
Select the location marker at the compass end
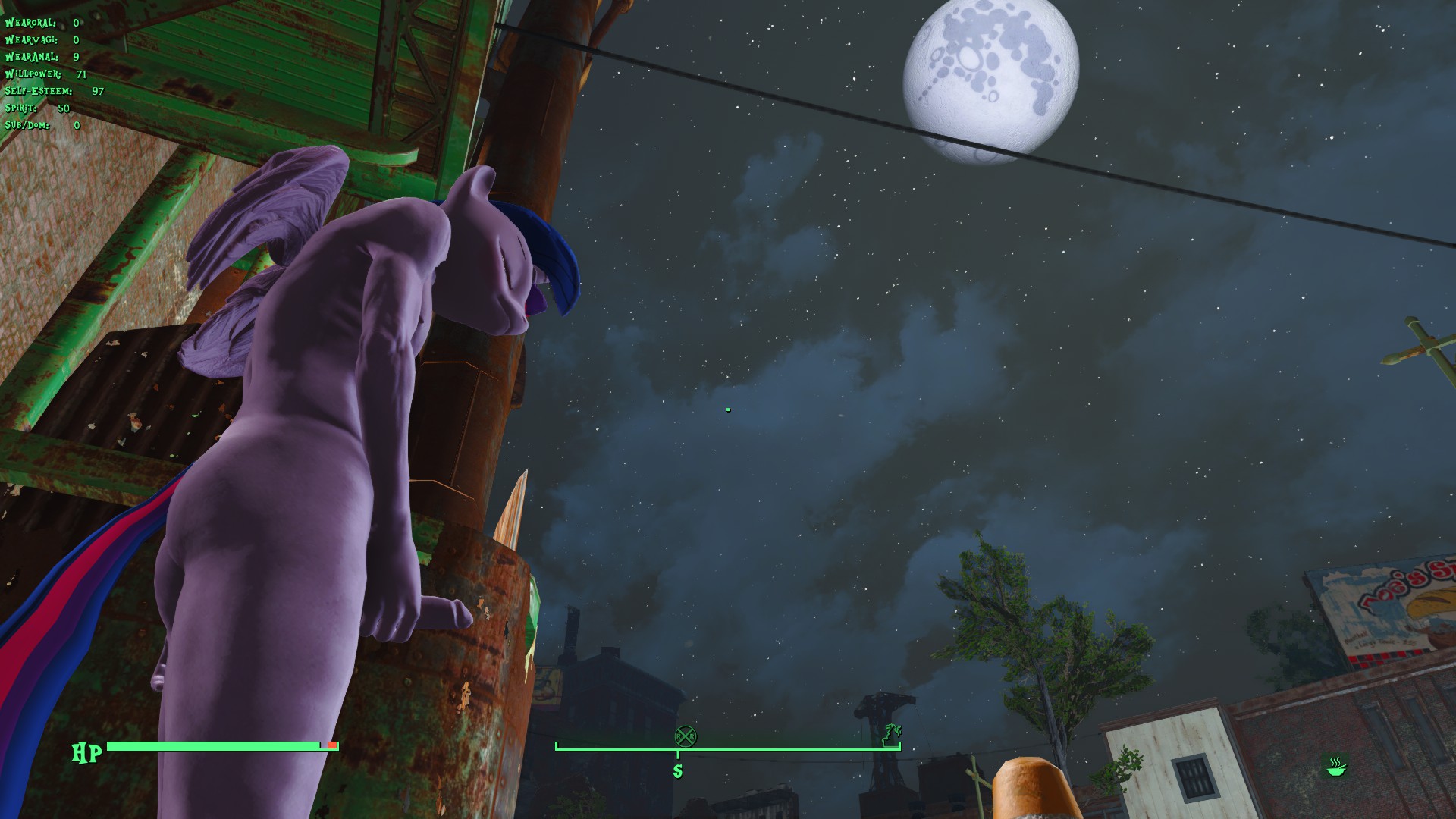click(893, 734)
